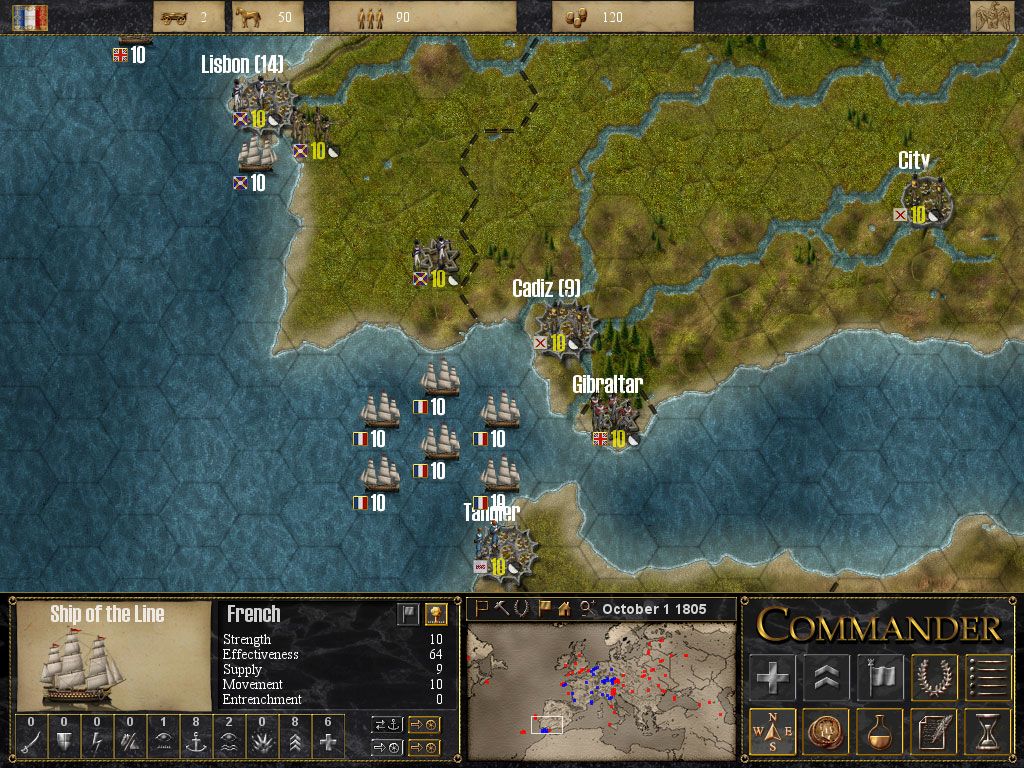
Task: Click the compass rose button
Action: pyautogui.click(x=773, y=731)
